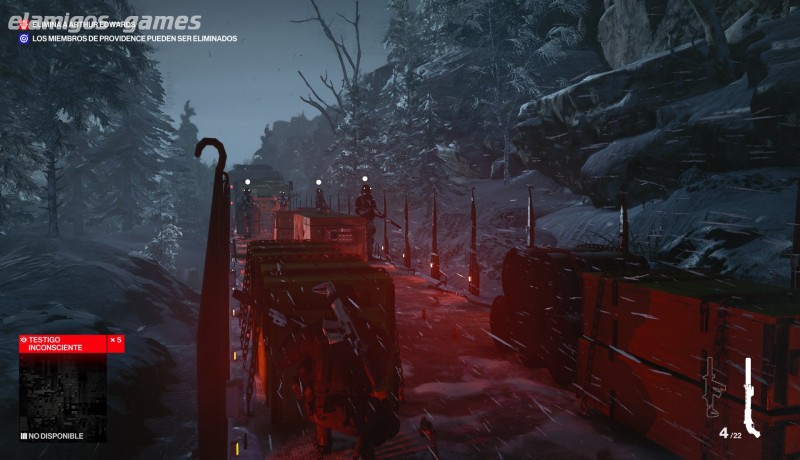Click the 'No disponible' status label
Image resolution: width=800 pixels, height=460 pixels.
[x=55, y=436]
